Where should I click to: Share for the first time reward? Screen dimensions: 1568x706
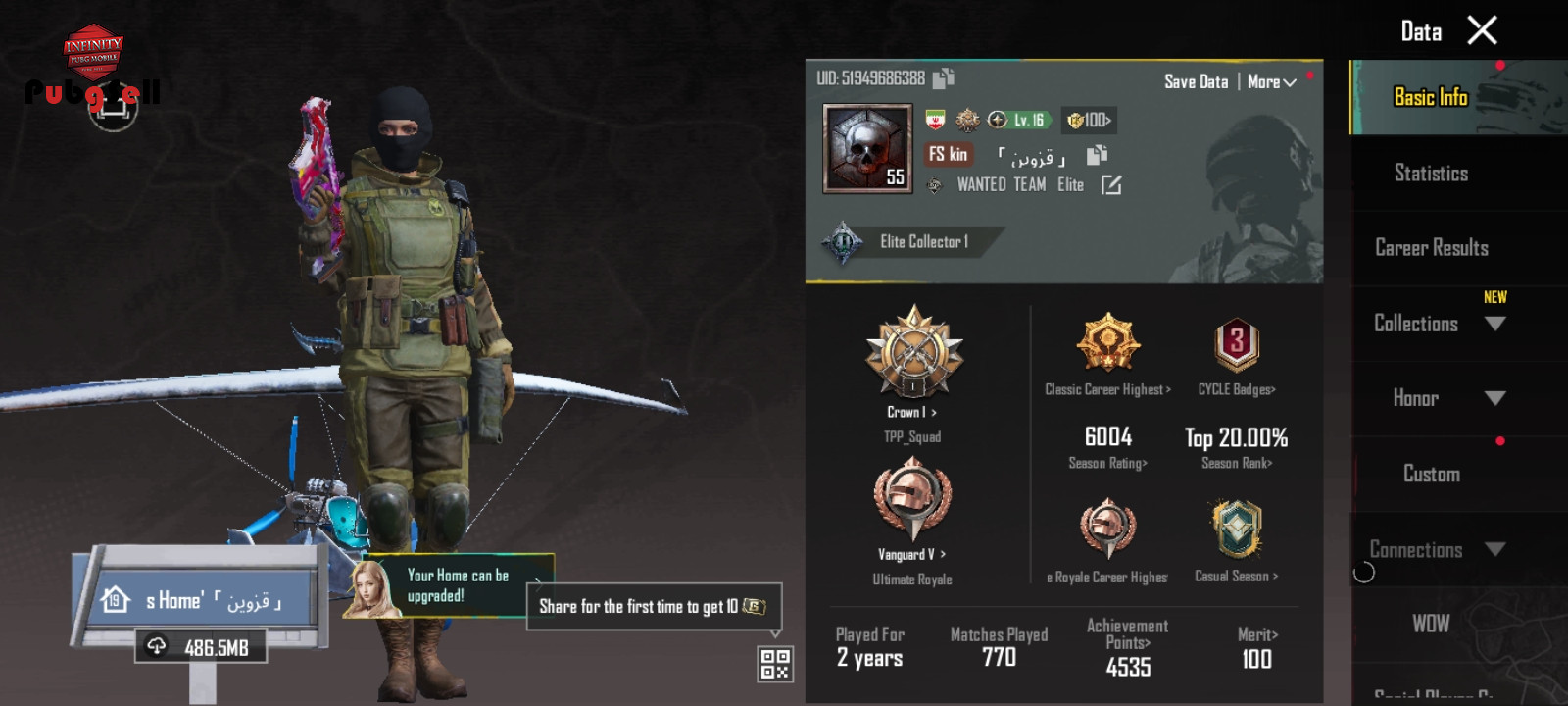click(x=654, y=607)
